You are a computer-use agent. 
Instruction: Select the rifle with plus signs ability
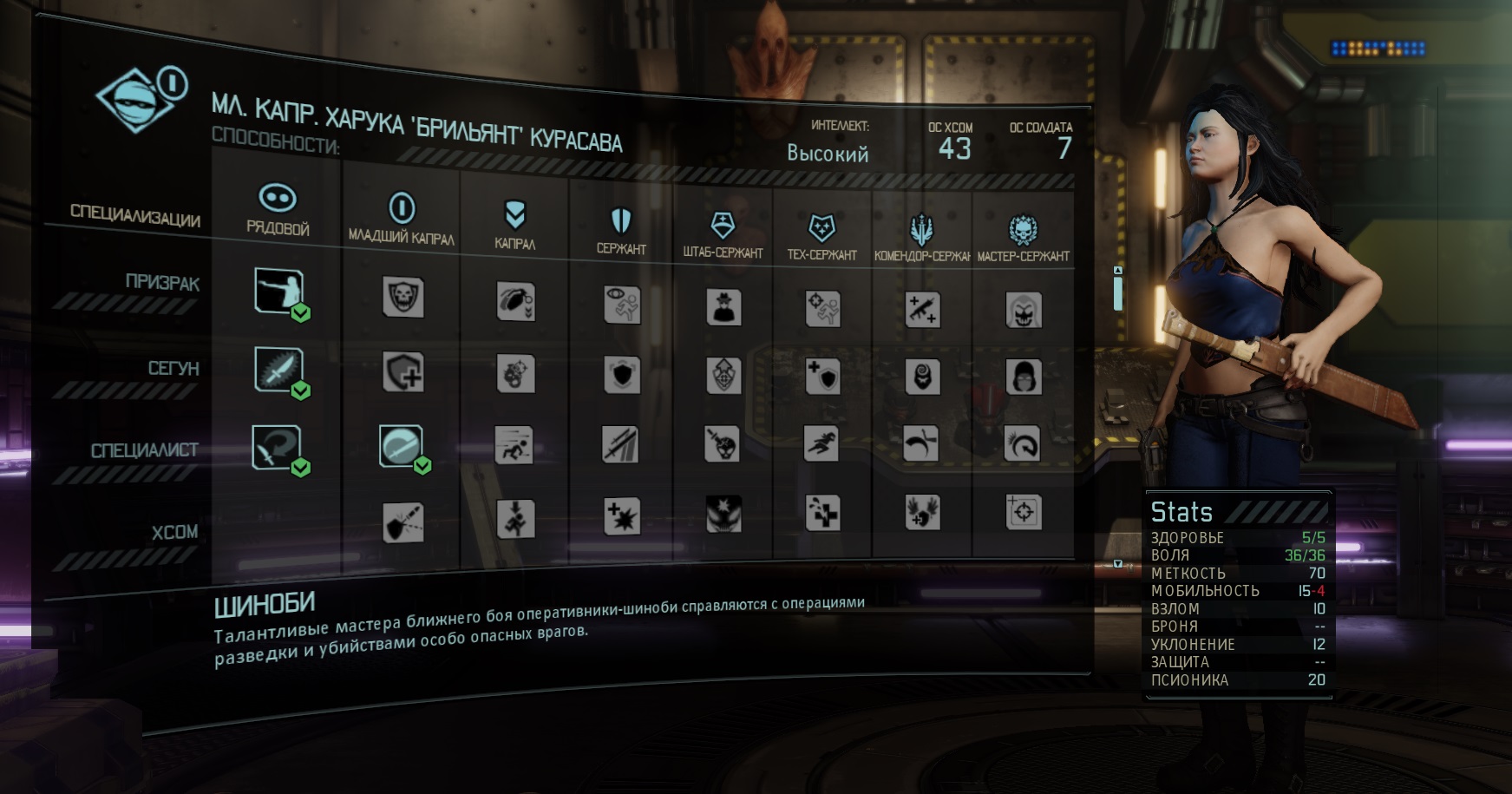922,310
